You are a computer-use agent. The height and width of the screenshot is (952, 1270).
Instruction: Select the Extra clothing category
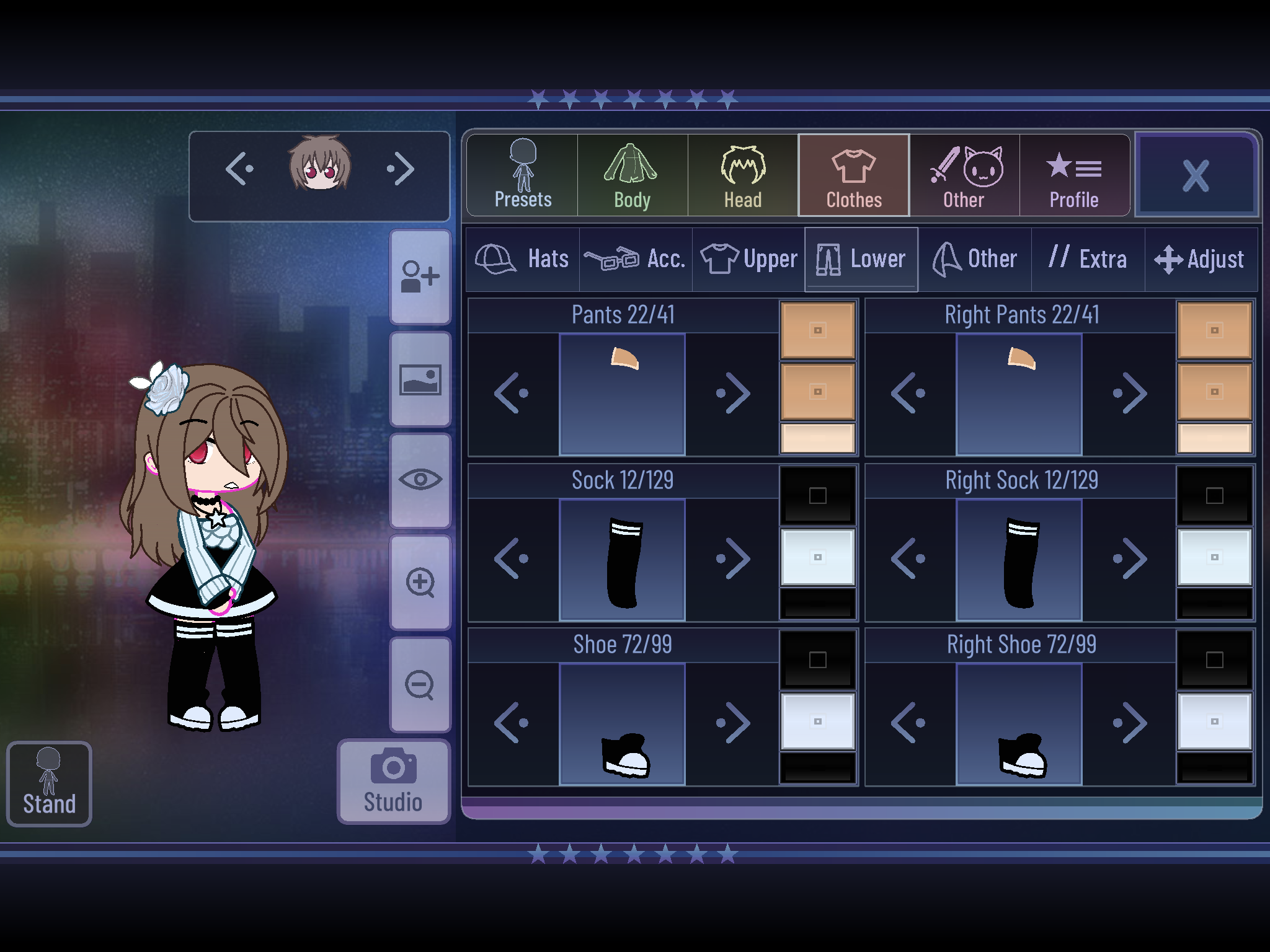pyautogui.click(x=1088, y=258)
